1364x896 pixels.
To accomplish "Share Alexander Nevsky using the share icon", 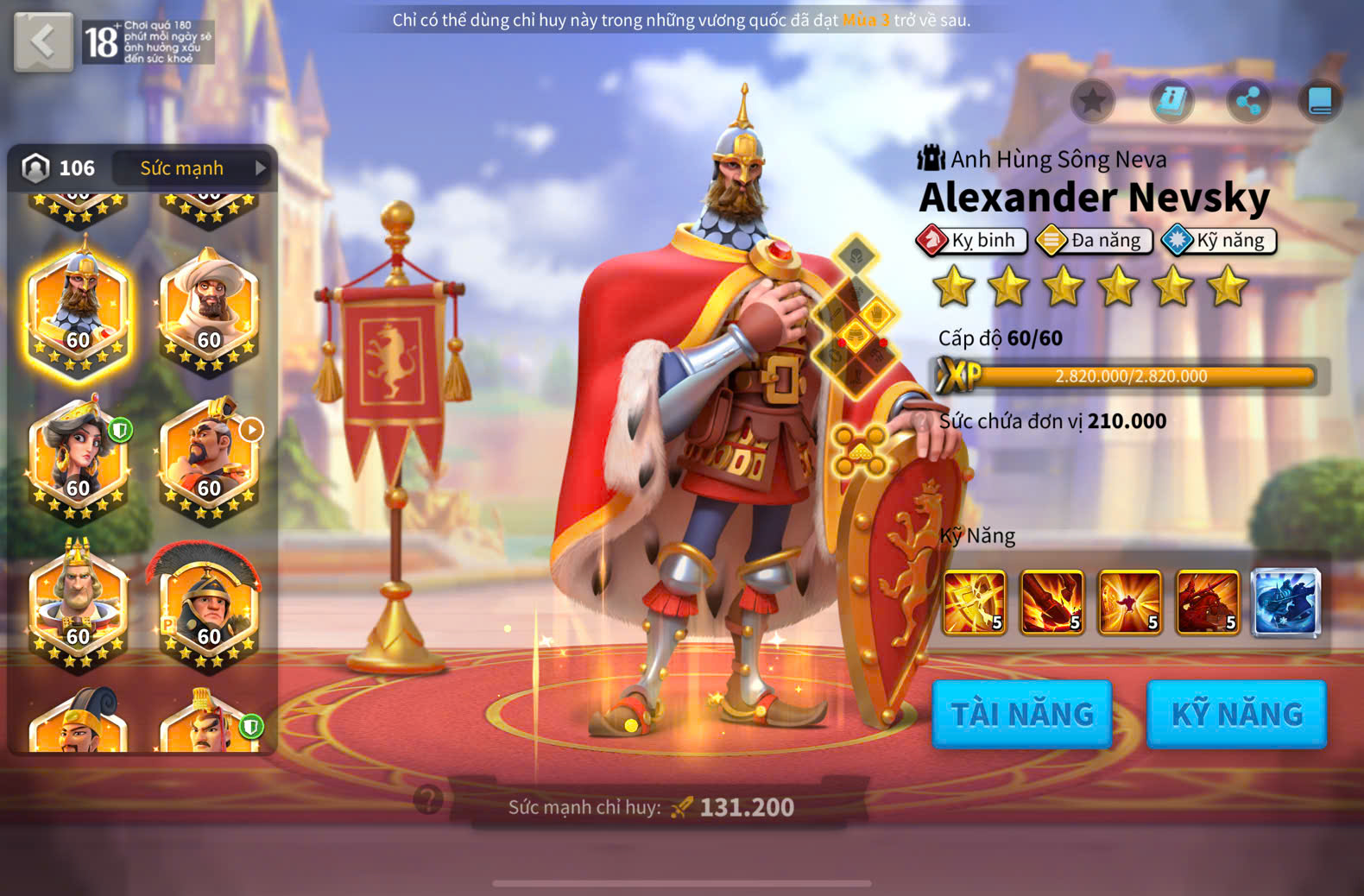I will [x=1248, y=101].
